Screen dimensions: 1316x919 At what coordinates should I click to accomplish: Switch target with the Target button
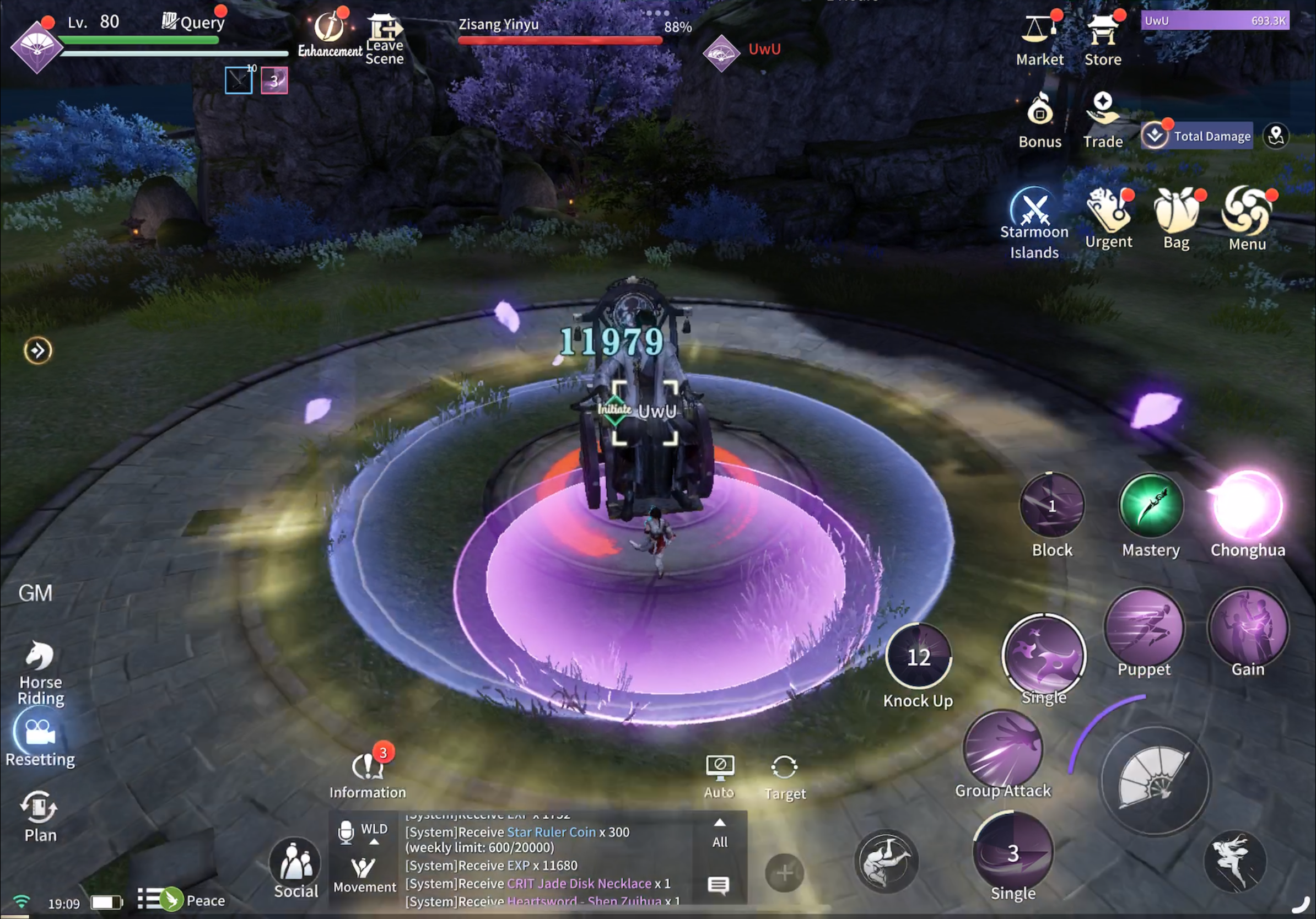pos(784,767)
